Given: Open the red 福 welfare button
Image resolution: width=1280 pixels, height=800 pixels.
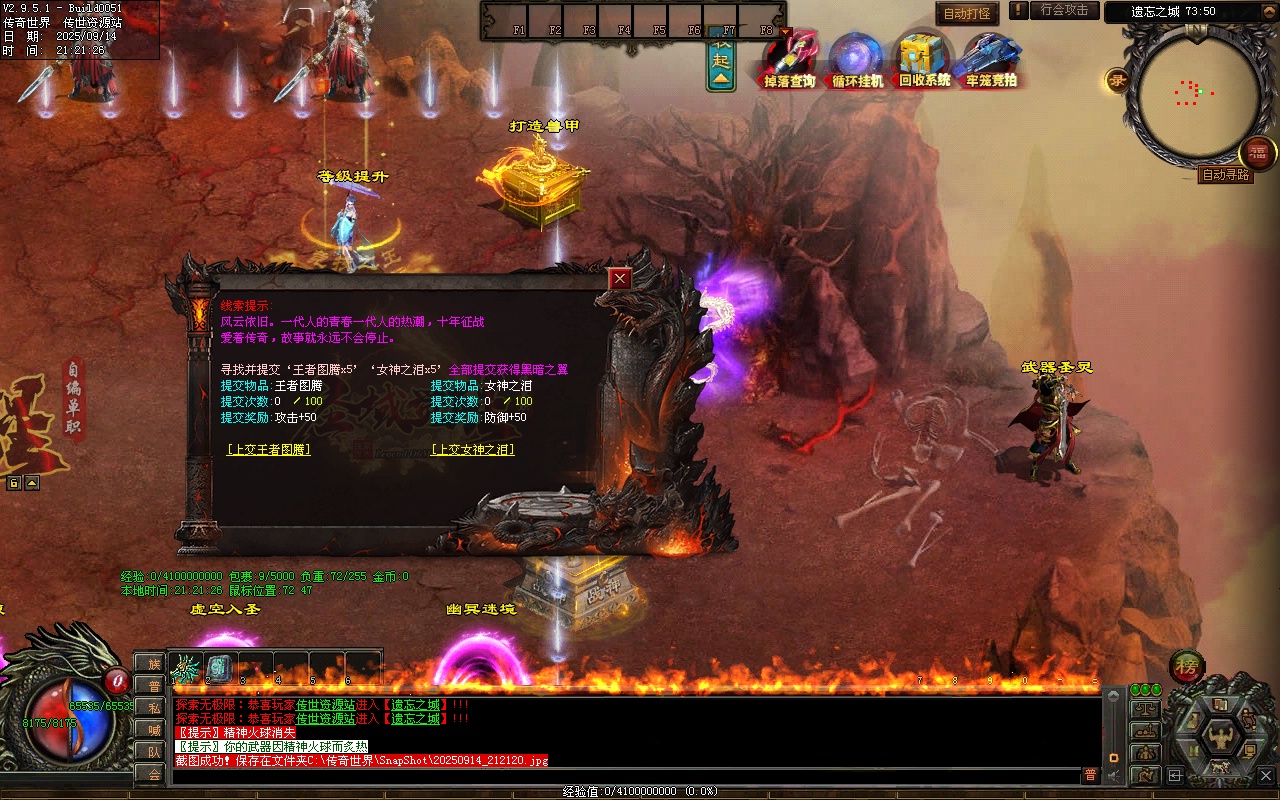Looking at the screenshot, I should click(x=1258, y=153).
